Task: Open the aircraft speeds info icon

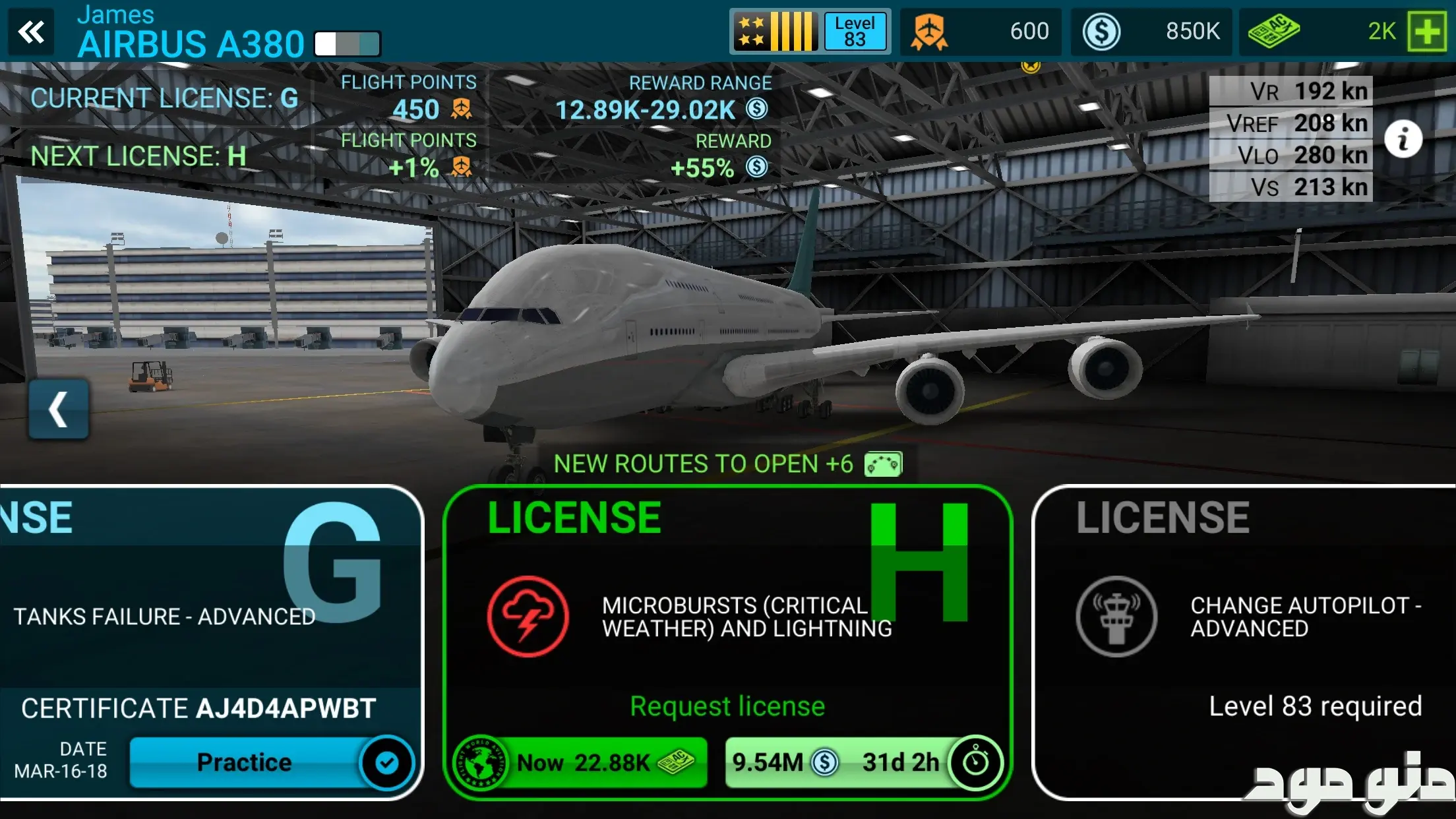Action: coord(1403,139)
